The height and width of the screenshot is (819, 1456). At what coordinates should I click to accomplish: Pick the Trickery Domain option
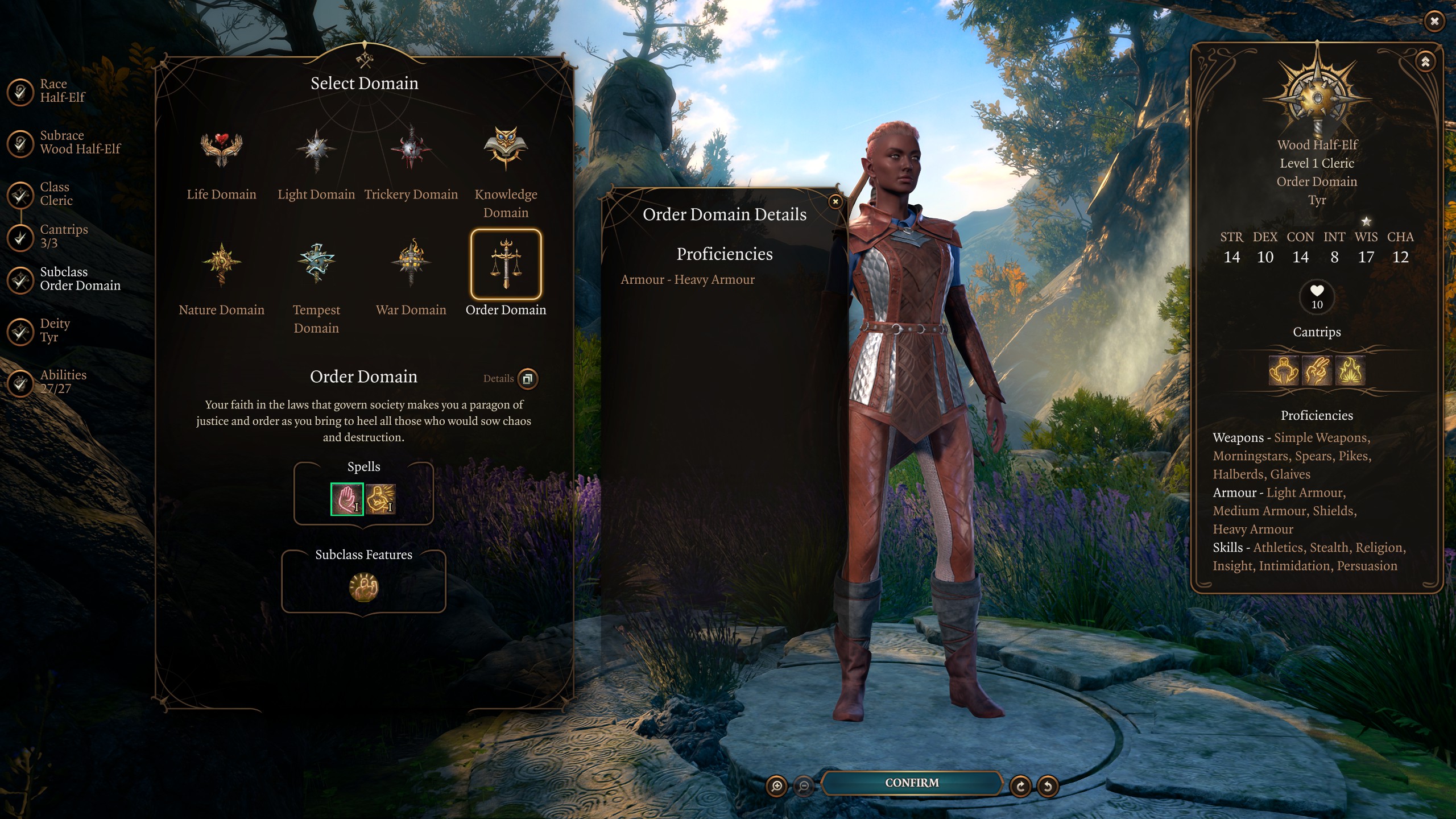click(x=411, y=149)
